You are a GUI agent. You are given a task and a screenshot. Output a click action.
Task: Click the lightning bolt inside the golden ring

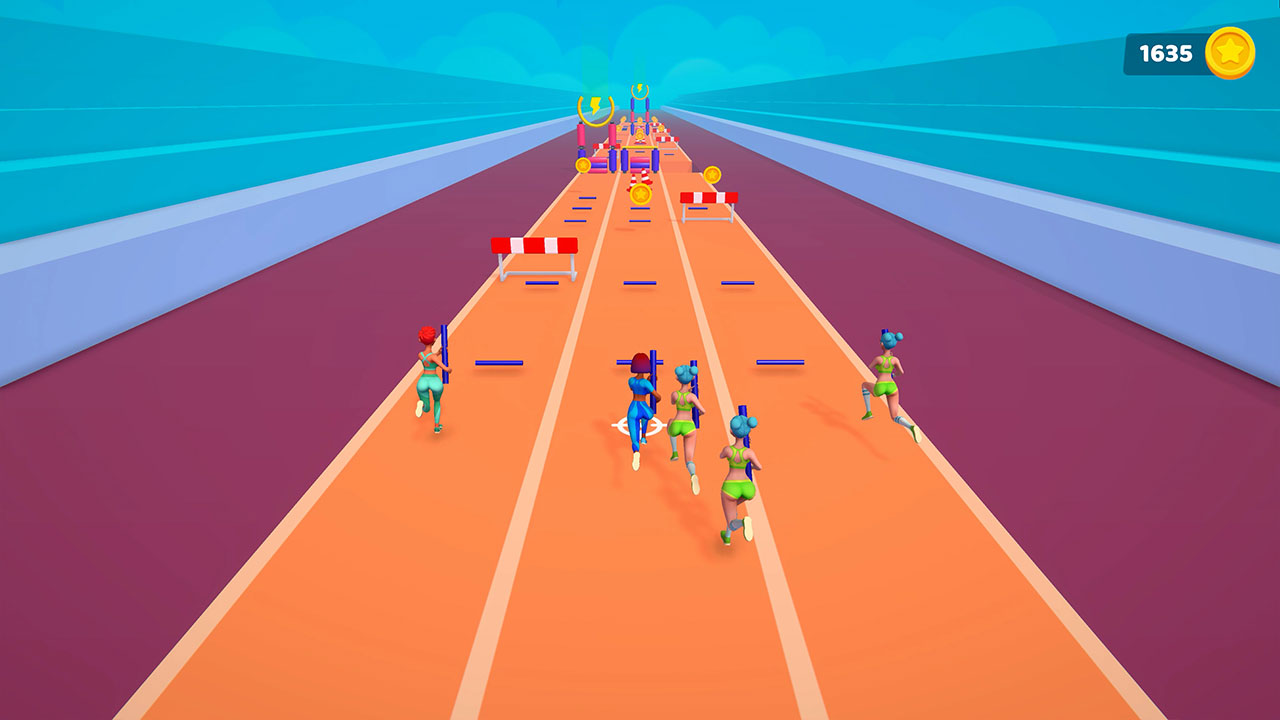coord(595,104)
